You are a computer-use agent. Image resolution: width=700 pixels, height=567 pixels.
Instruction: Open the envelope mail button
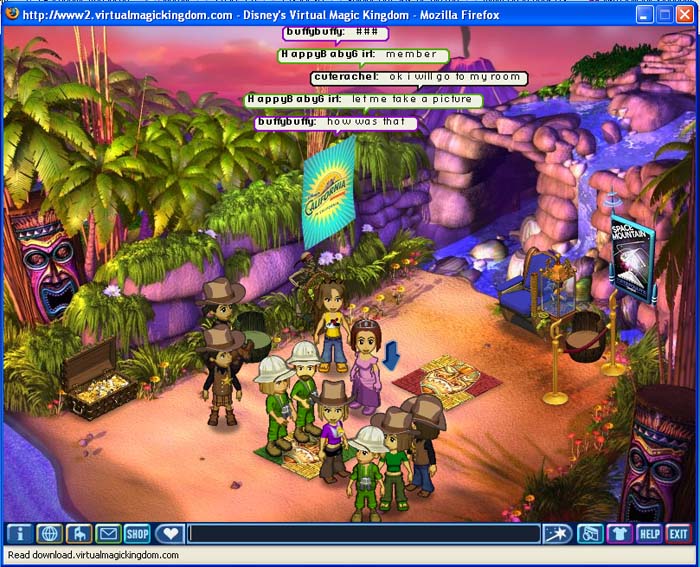108,534
